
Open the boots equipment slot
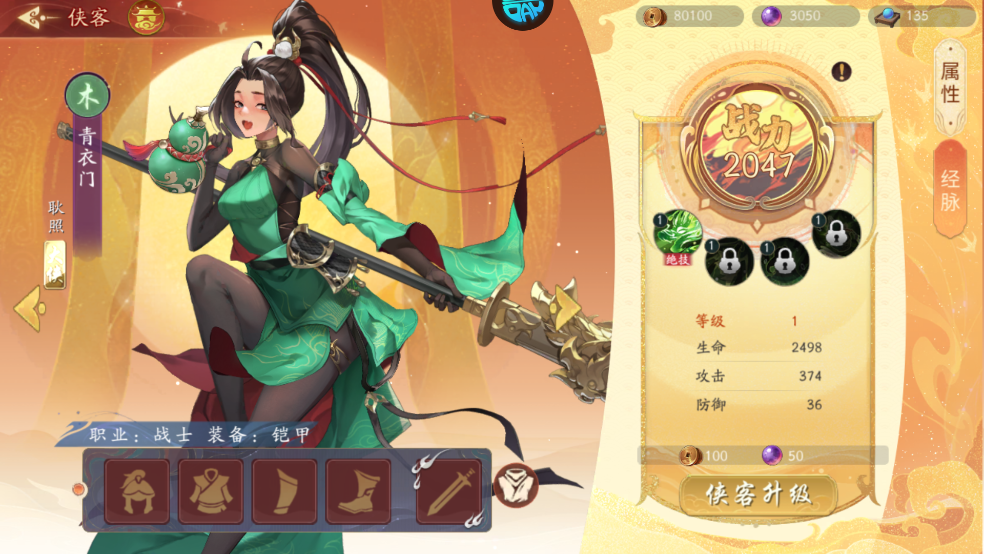358,491
